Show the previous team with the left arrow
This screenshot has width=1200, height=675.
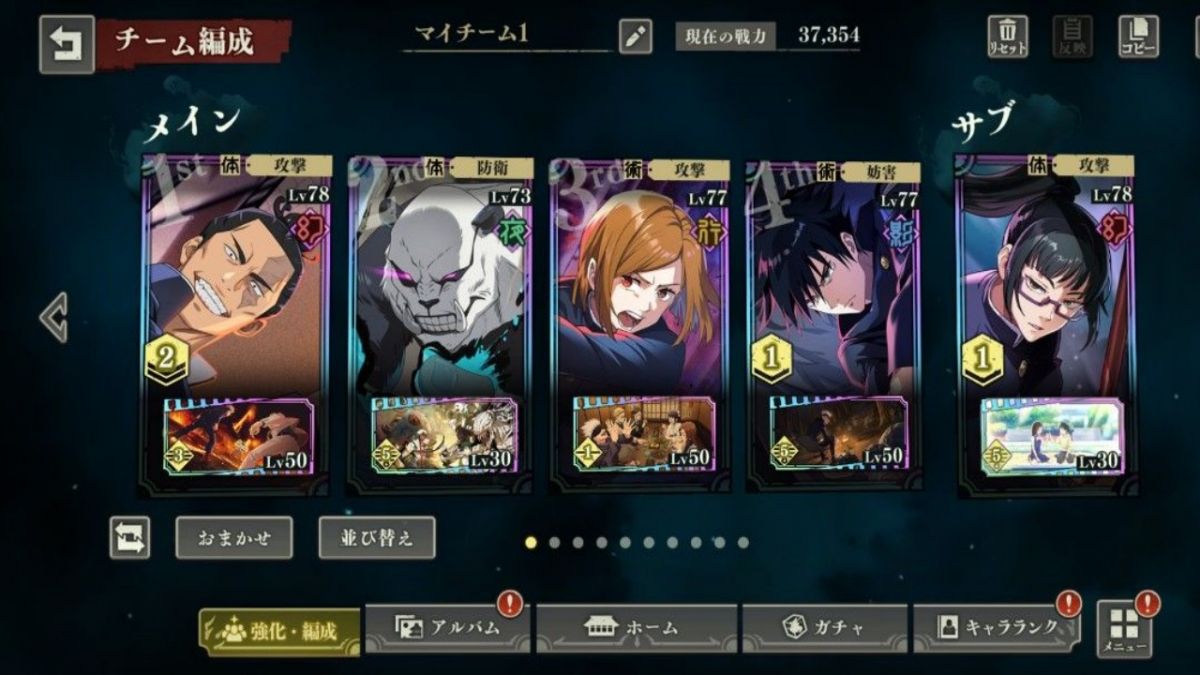coord(53,318)
